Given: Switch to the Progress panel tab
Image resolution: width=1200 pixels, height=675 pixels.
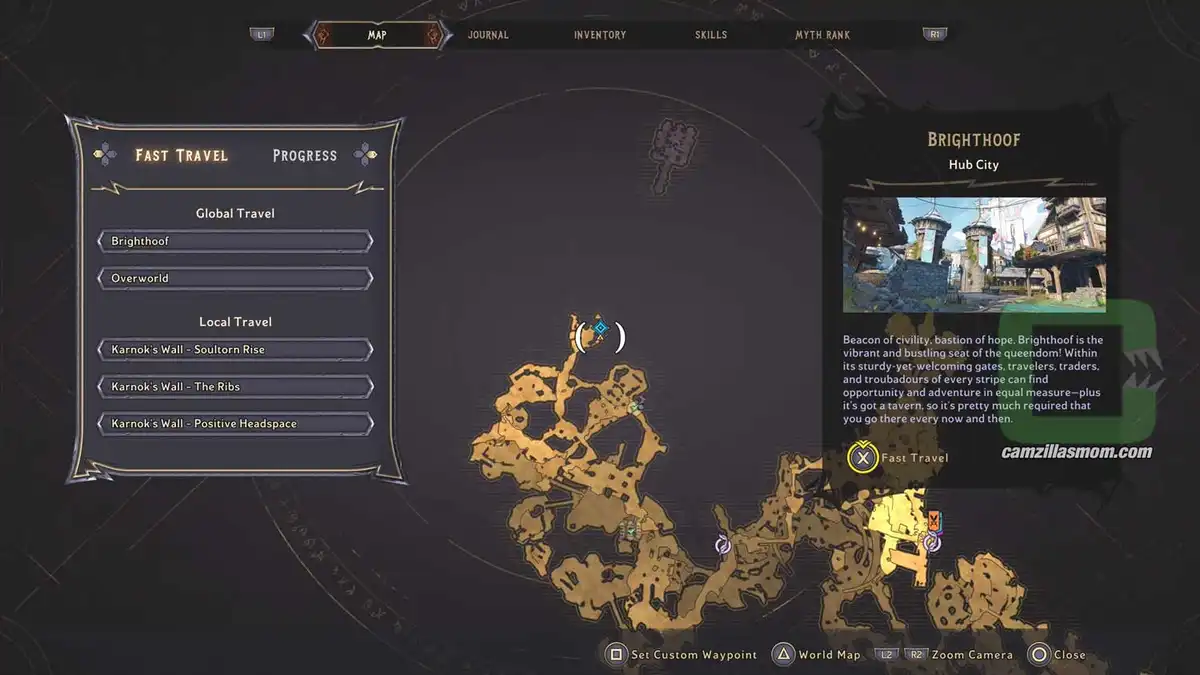Looking at the screenshot, I should pyautogui.click(x=305, y=155).
